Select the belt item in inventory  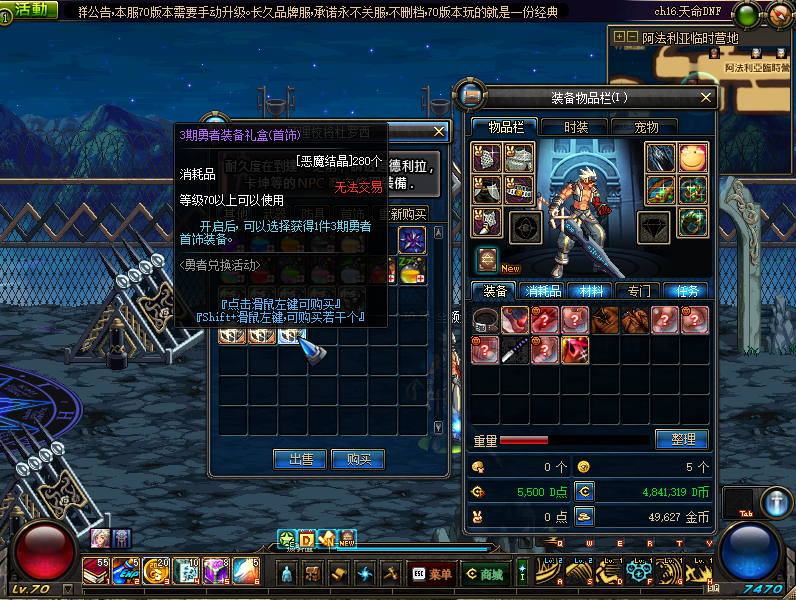[486, 320]
